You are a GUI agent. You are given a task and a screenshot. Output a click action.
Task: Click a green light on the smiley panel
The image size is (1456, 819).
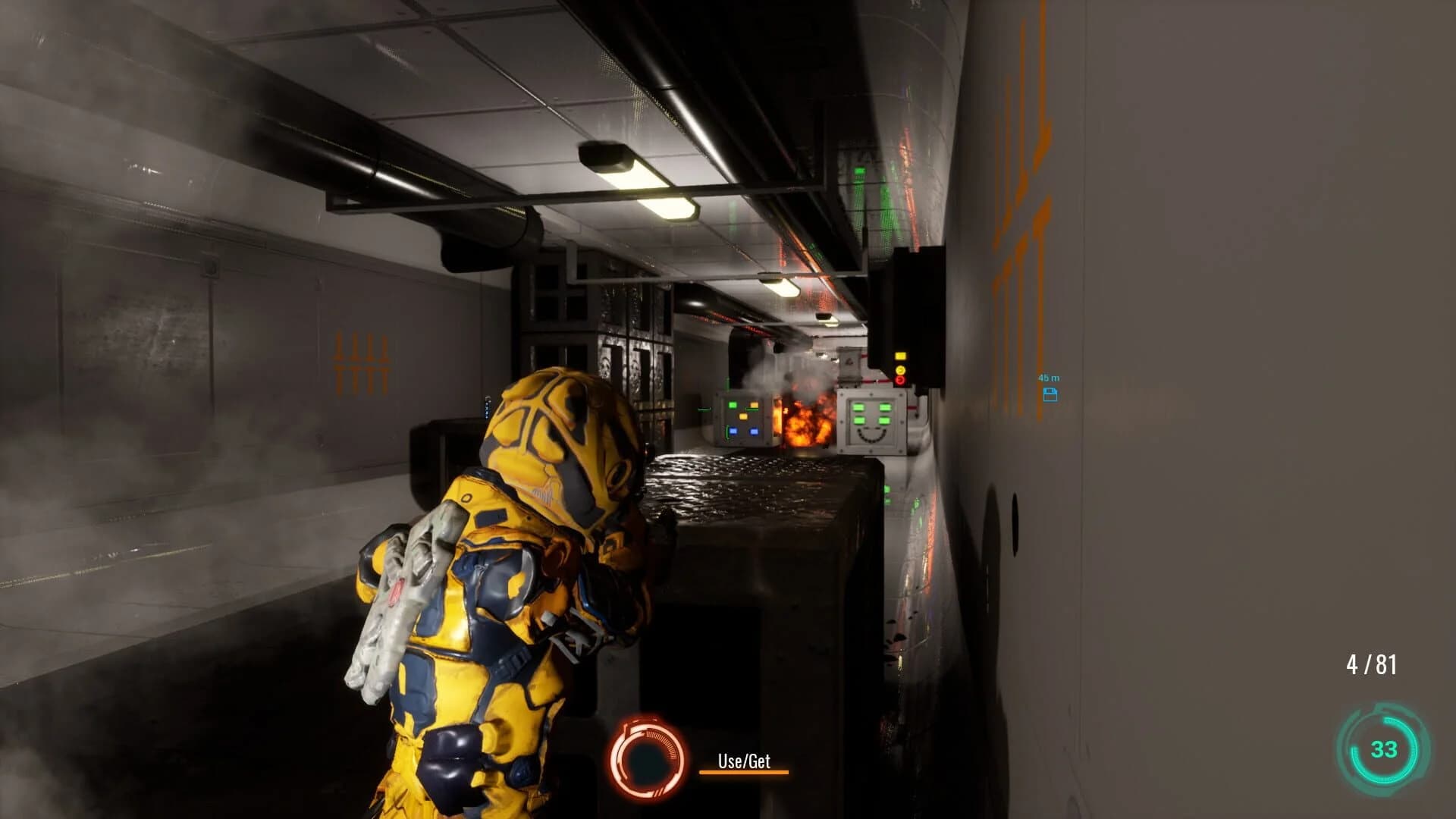point(858,406)
